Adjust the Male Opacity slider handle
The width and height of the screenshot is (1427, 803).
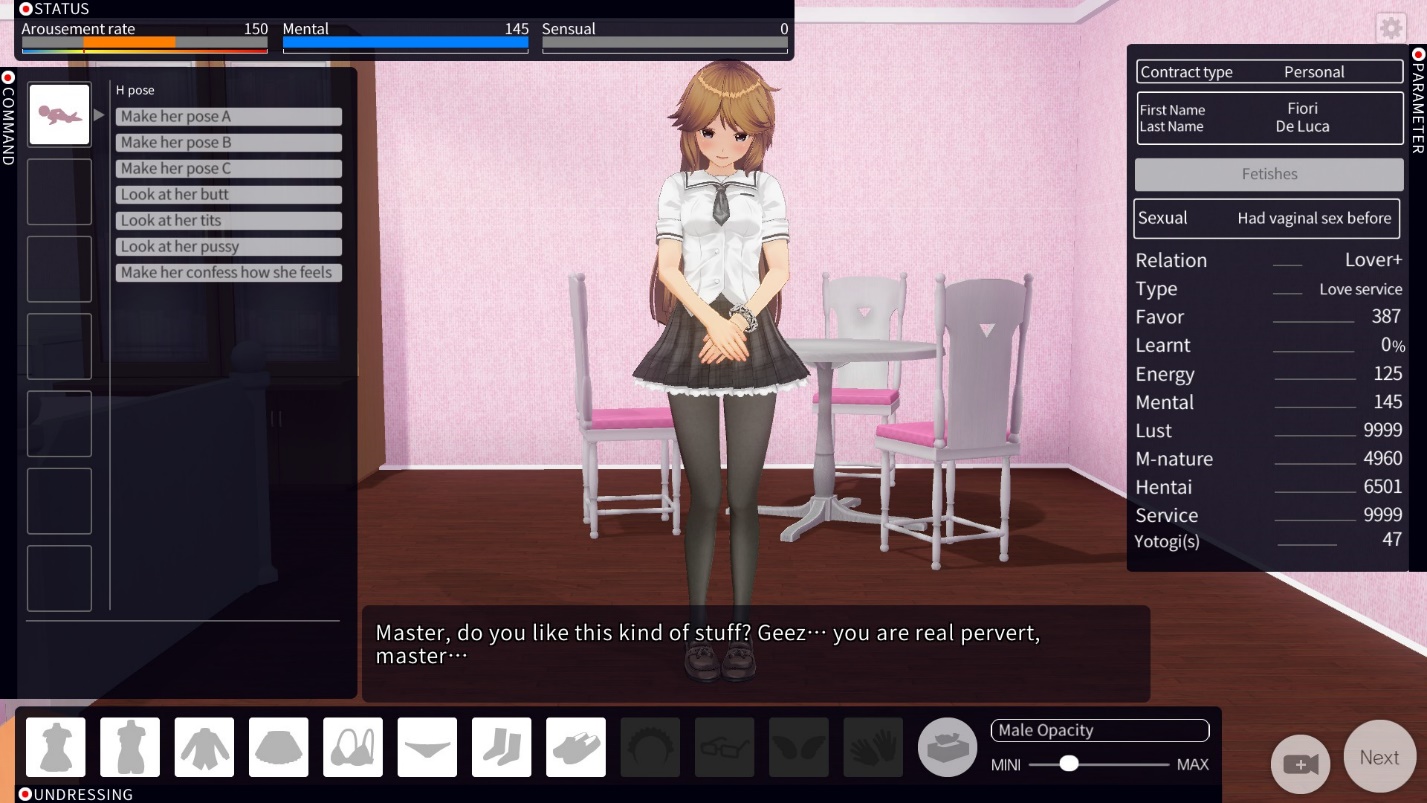1069,763
